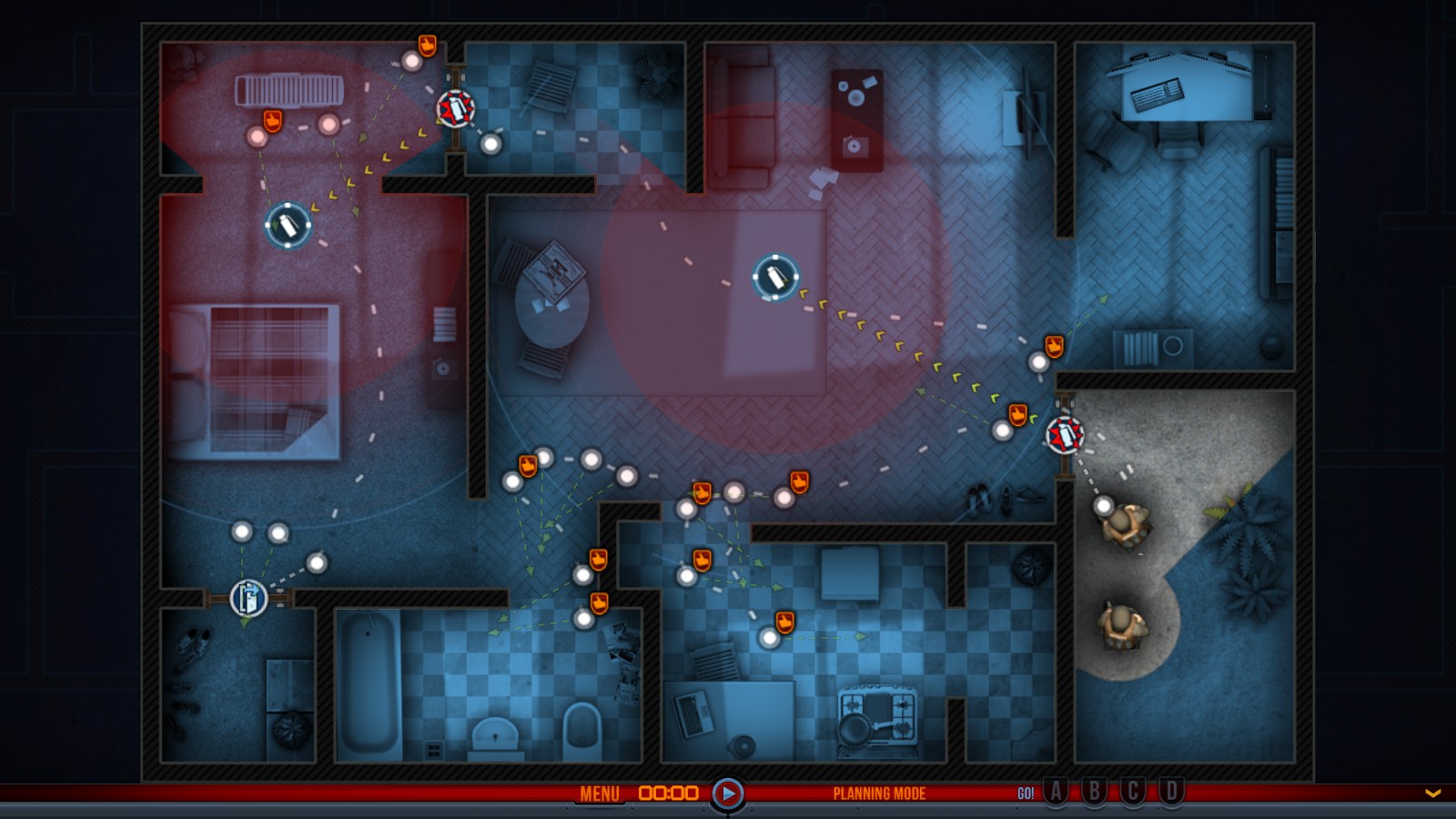The image size is (1456, 819).
Task: Select the flashbang marker on the living room rug
Action: pos(775,277)
